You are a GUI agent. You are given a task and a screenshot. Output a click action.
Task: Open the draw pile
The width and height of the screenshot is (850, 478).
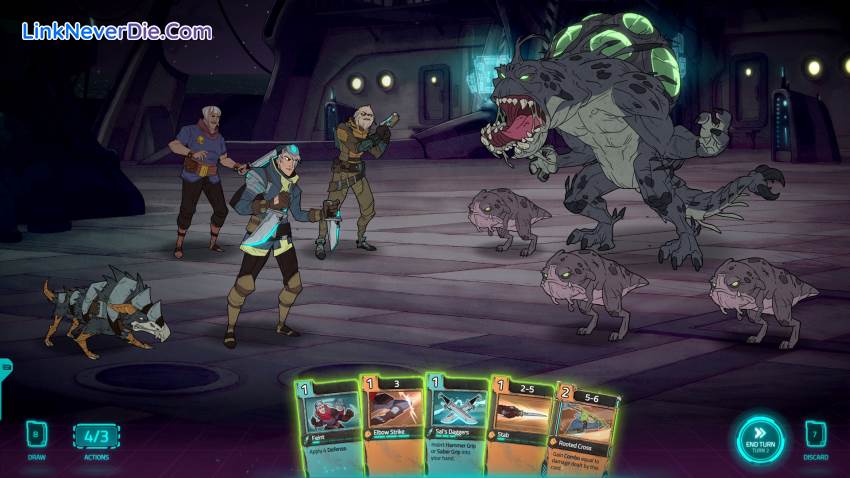click(x=35, y=437)
